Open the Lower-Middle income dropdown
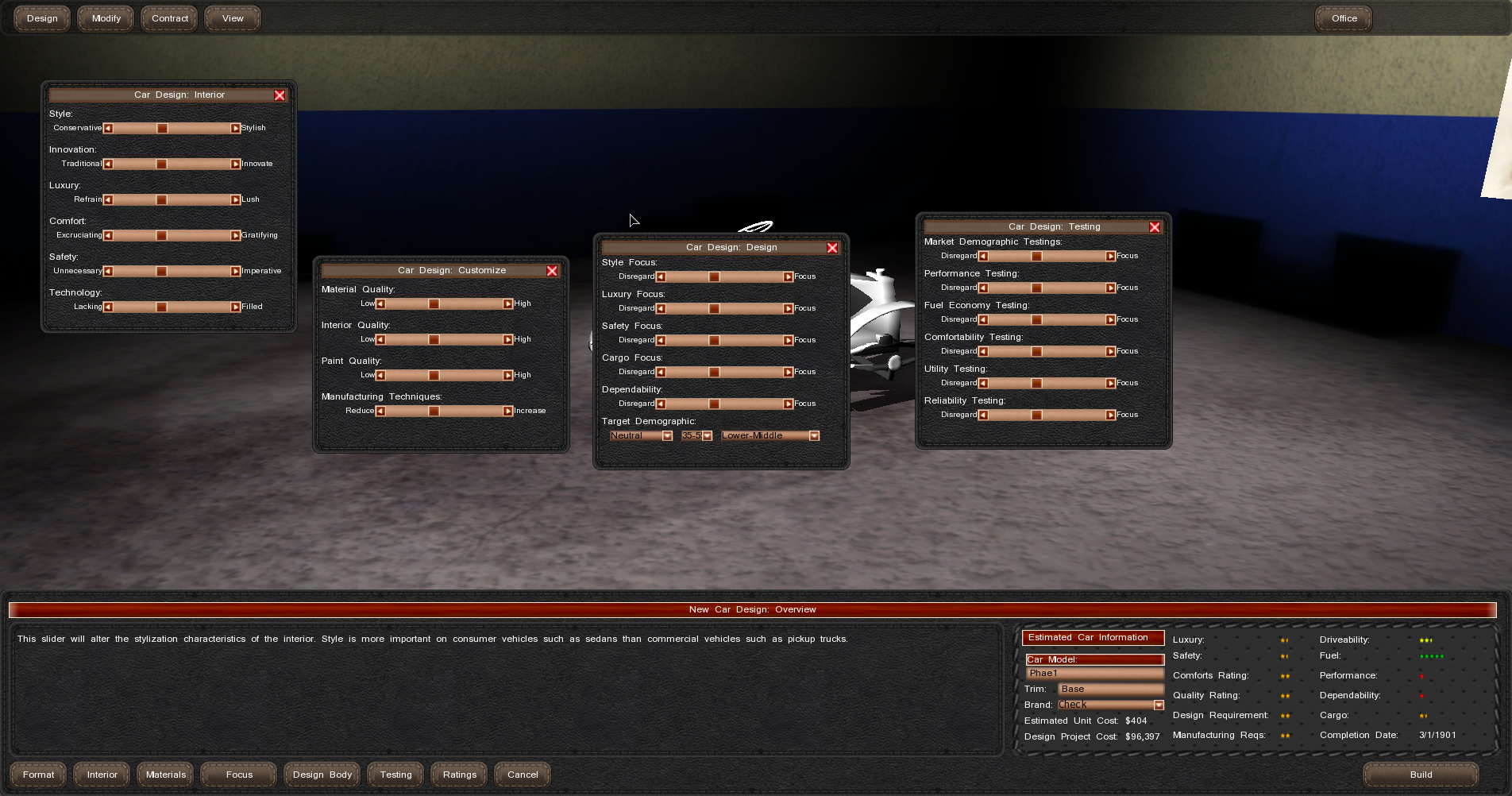Screen dimensions: 1512x796 (x=814, y=435)
